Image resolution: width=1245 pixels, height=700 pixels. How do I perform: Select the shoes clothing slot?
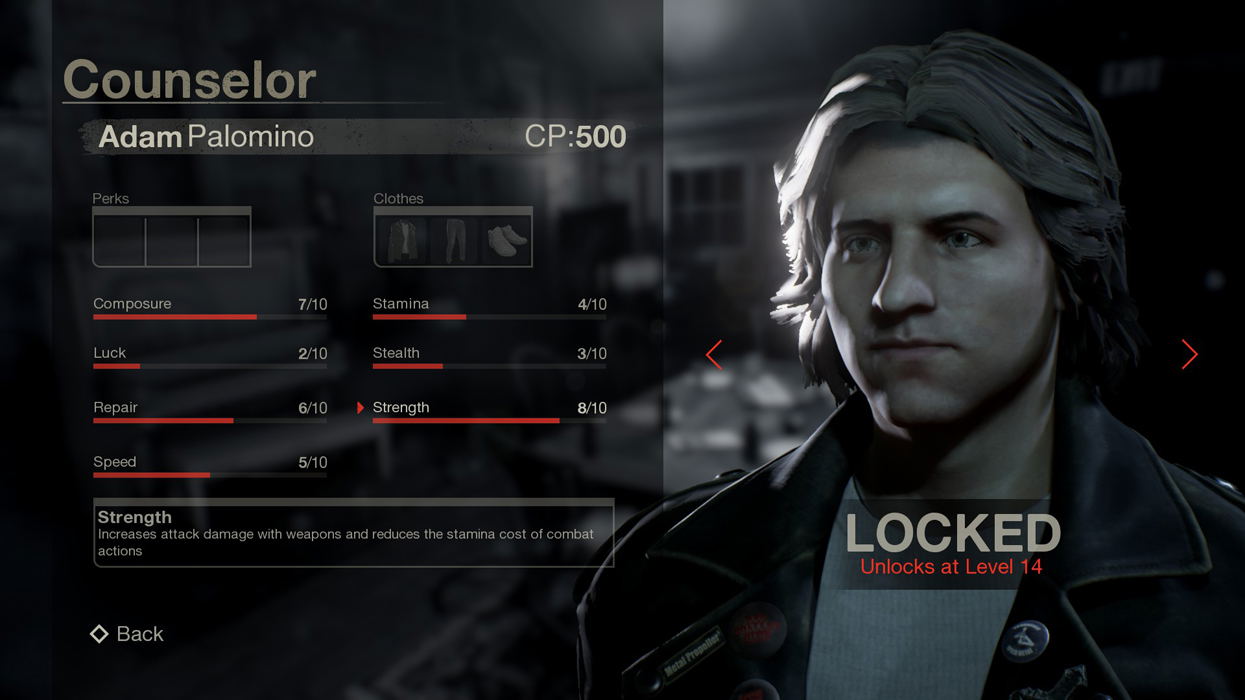pos(506,240)
